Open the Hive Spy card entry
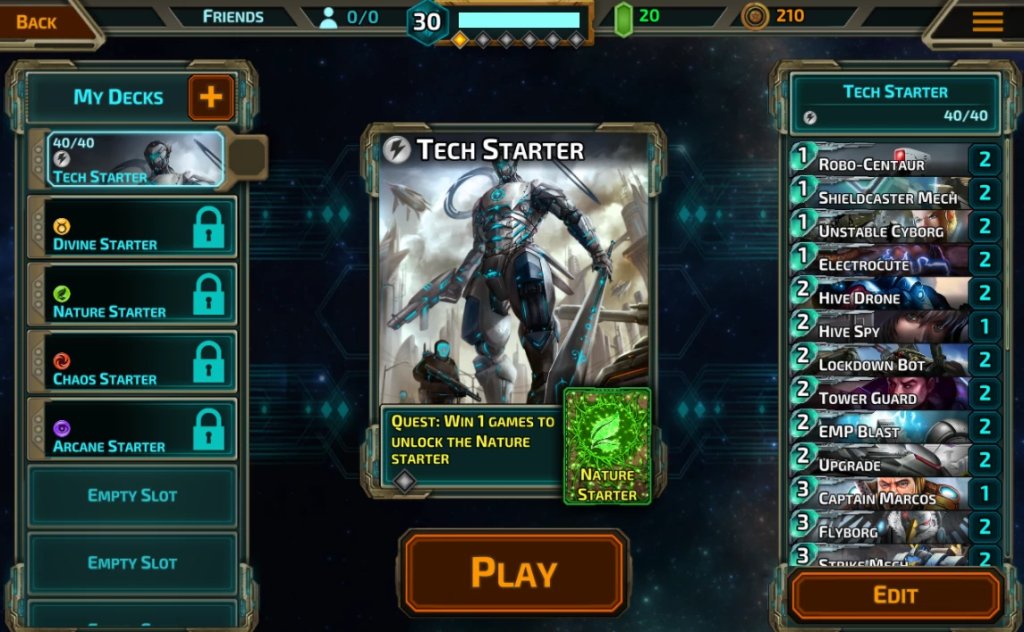Viewport: 1024px width, 632px height. [880, 329]
